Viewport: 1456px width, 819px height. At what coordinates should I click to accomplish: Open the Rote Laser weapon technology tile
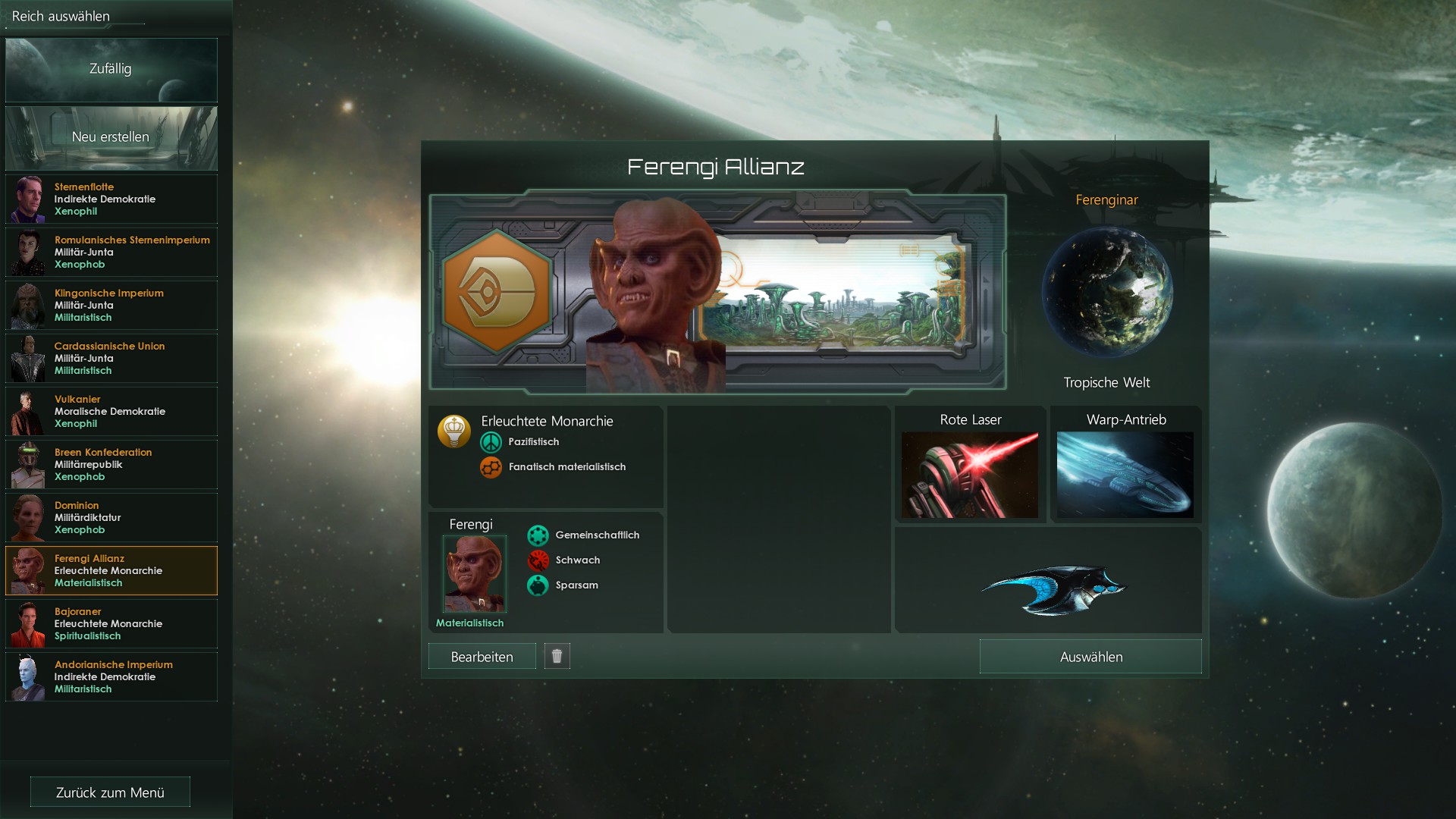tap(970, 474)
